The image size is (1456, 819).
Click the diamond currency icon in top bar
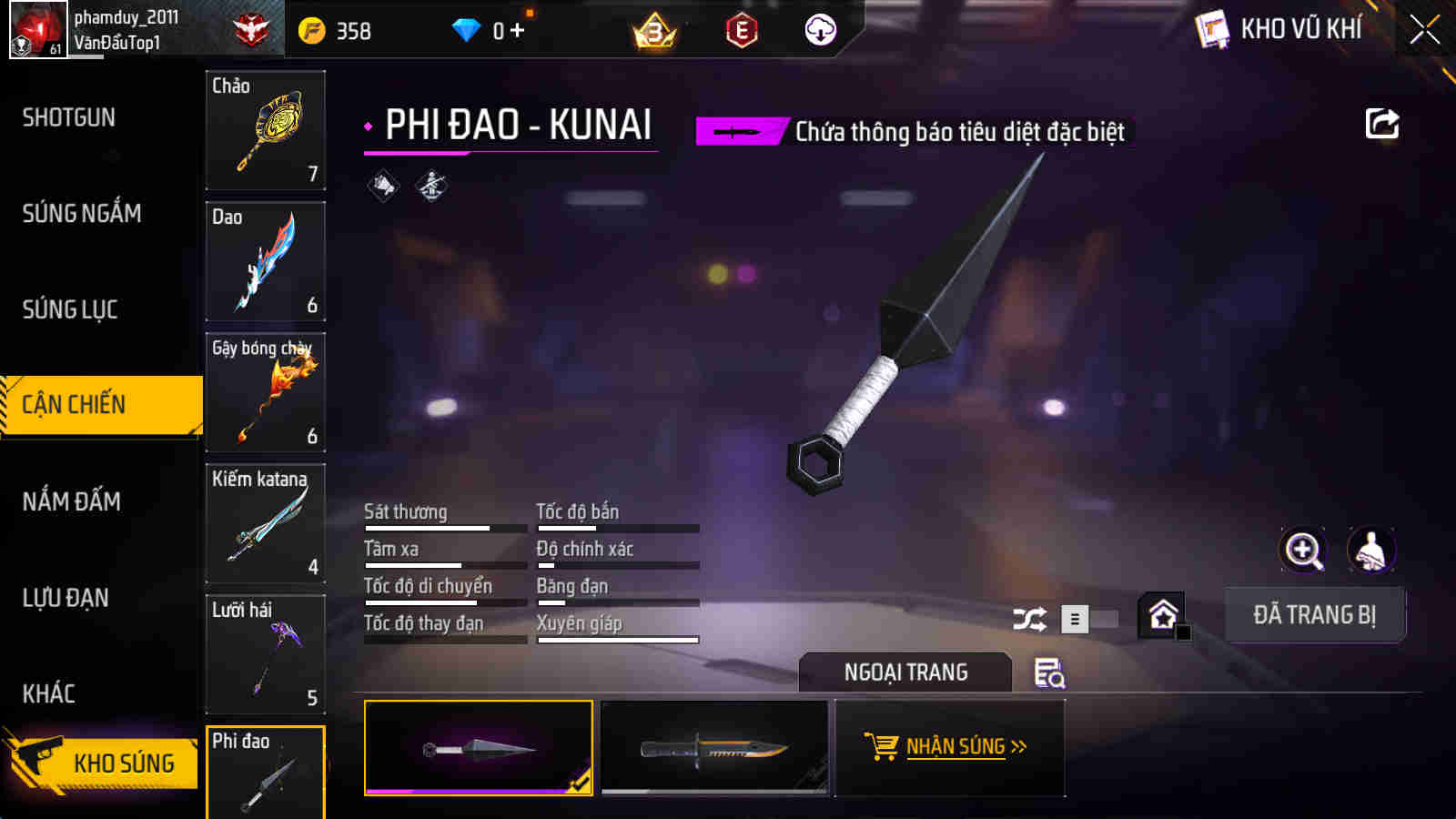(x=467, y=28)
